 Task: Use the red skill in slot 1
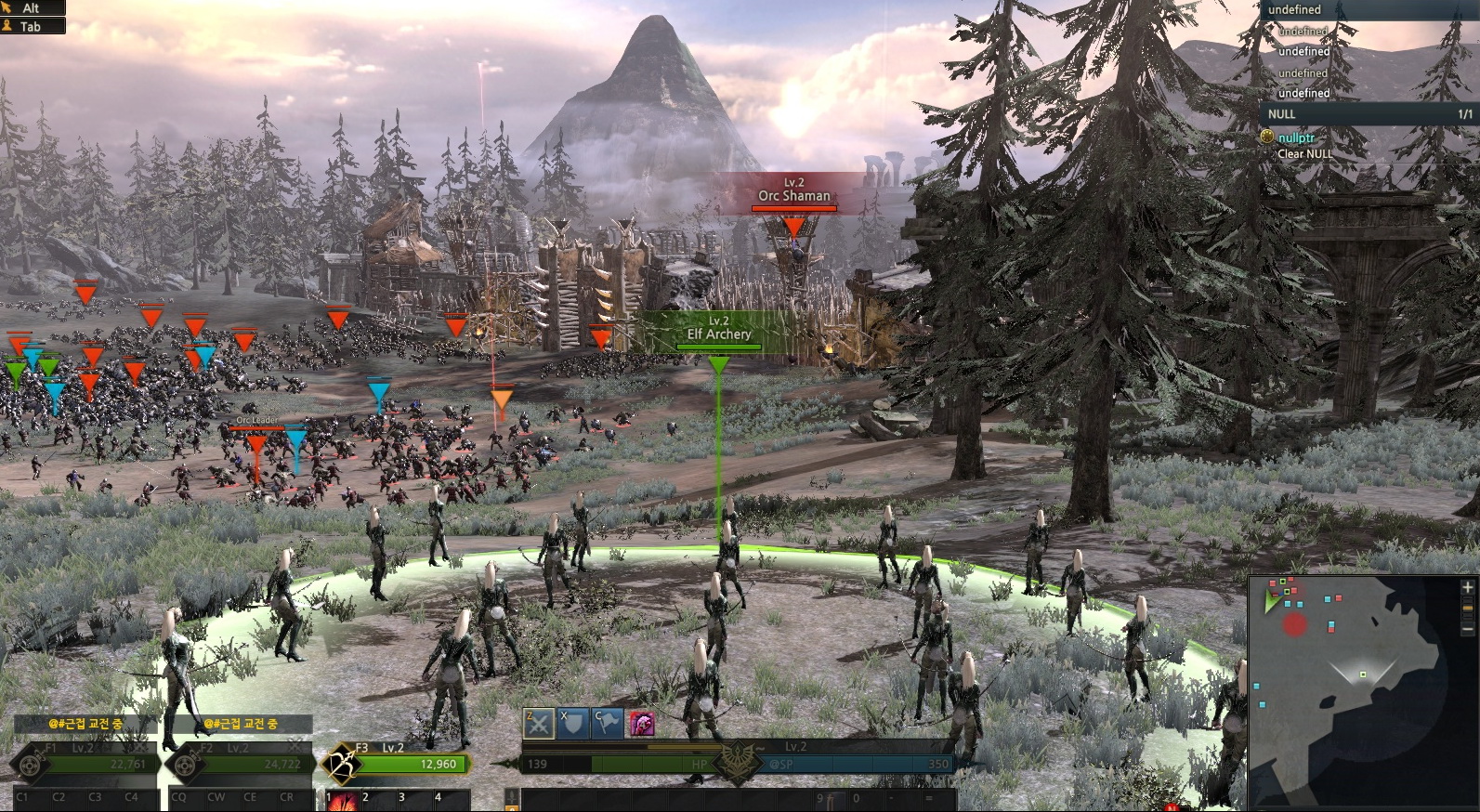point(343,802)
